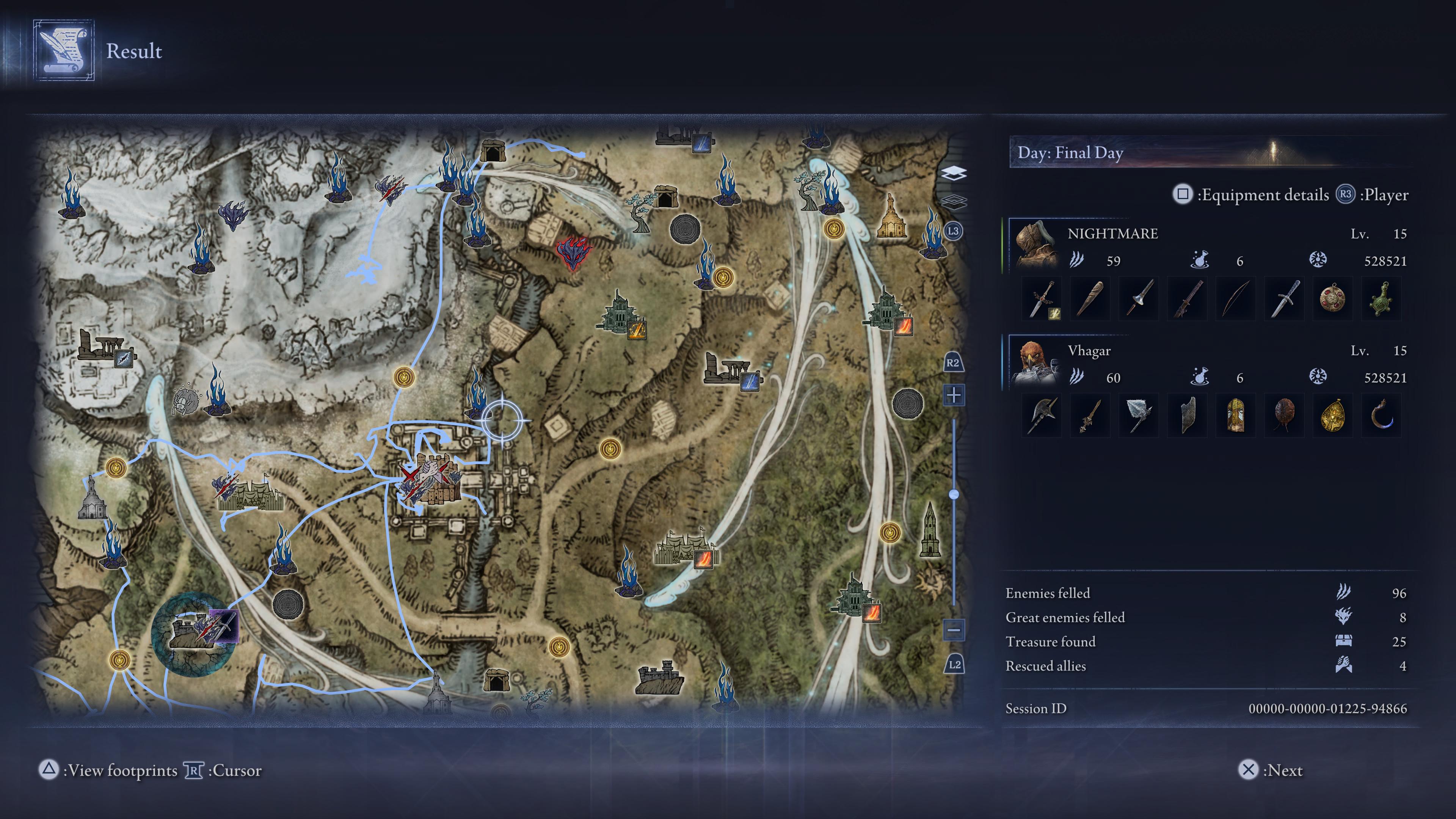This screenshot has height=819, width=1456.
Task: Select Vhagar's winged halberd slot
Action: [1042, 416]
